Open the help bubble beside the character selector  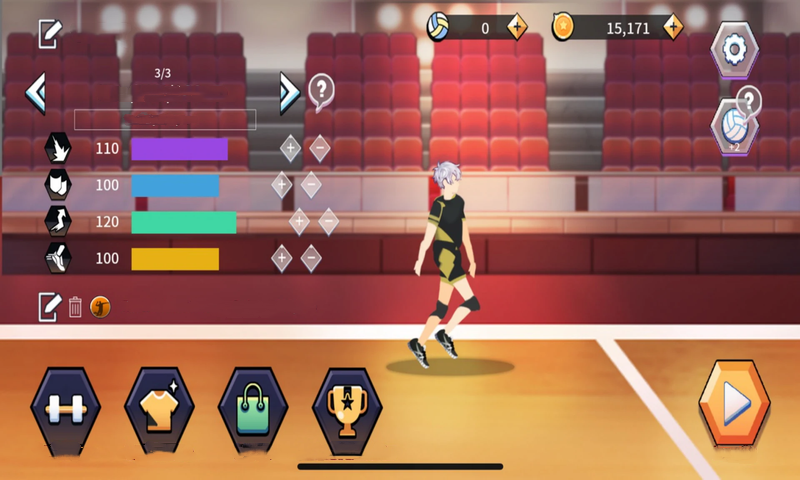[x=321, y=91]
